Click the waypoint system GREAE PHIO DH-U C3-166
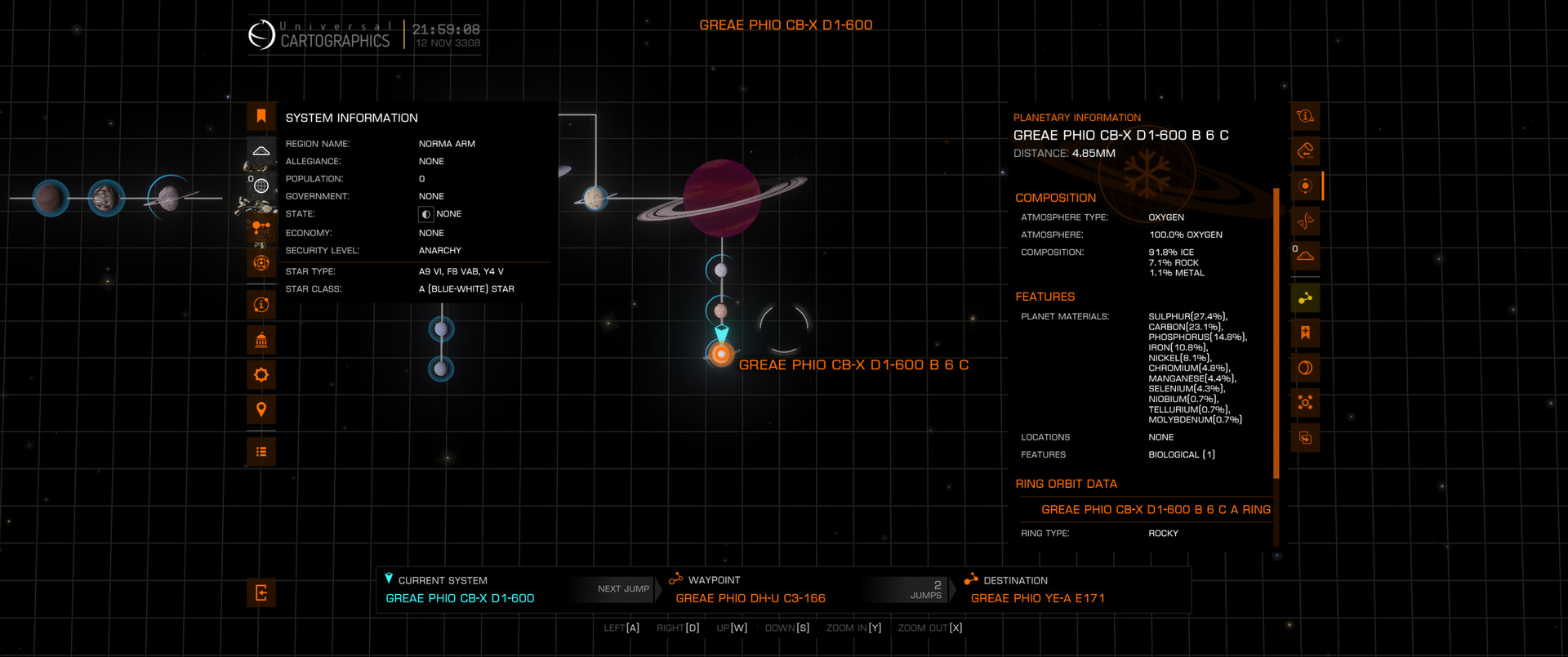Viewport: 1568px width, 657px height. 750,598
